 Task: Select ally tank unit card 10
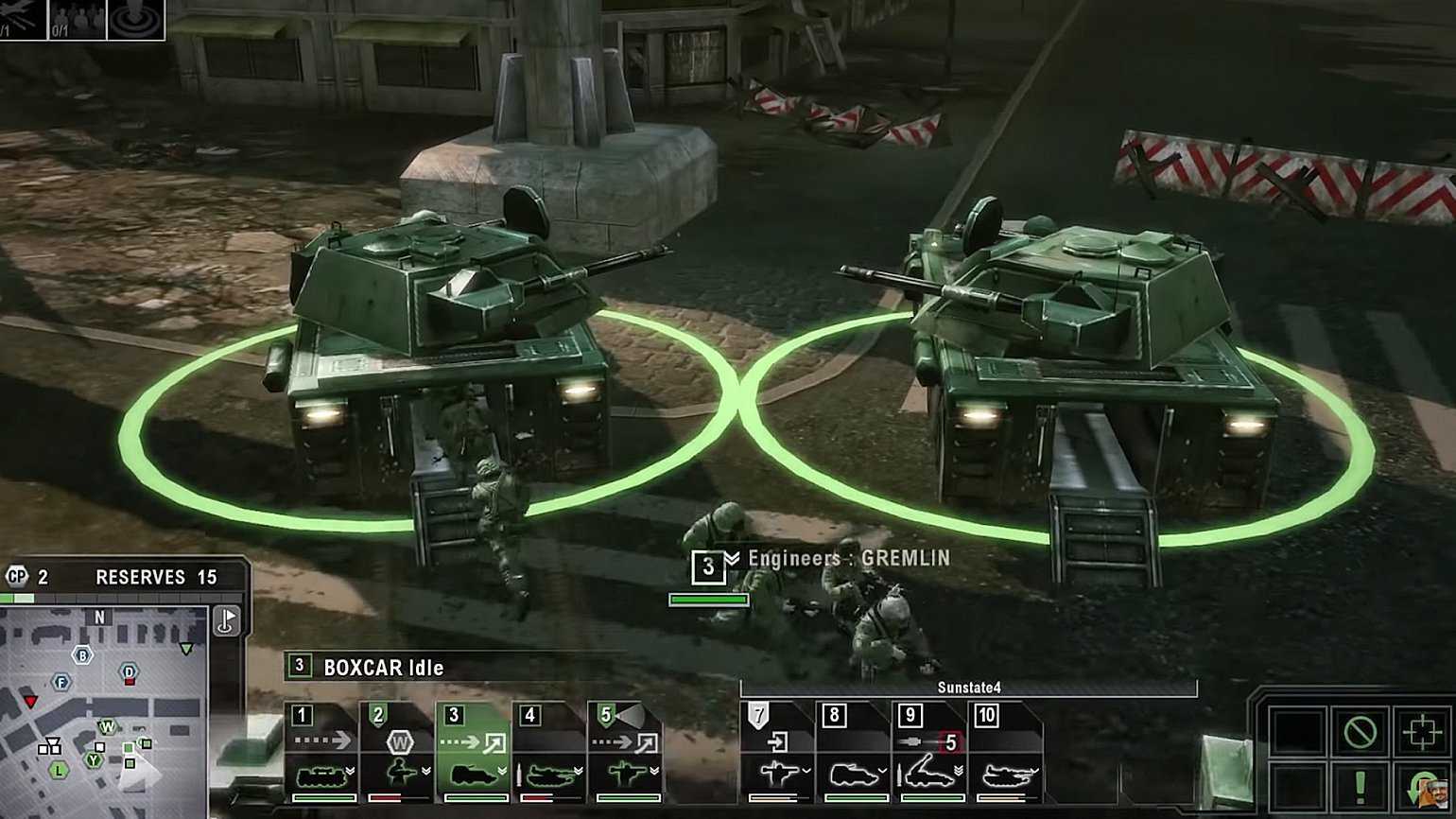tap(1005, 752)
